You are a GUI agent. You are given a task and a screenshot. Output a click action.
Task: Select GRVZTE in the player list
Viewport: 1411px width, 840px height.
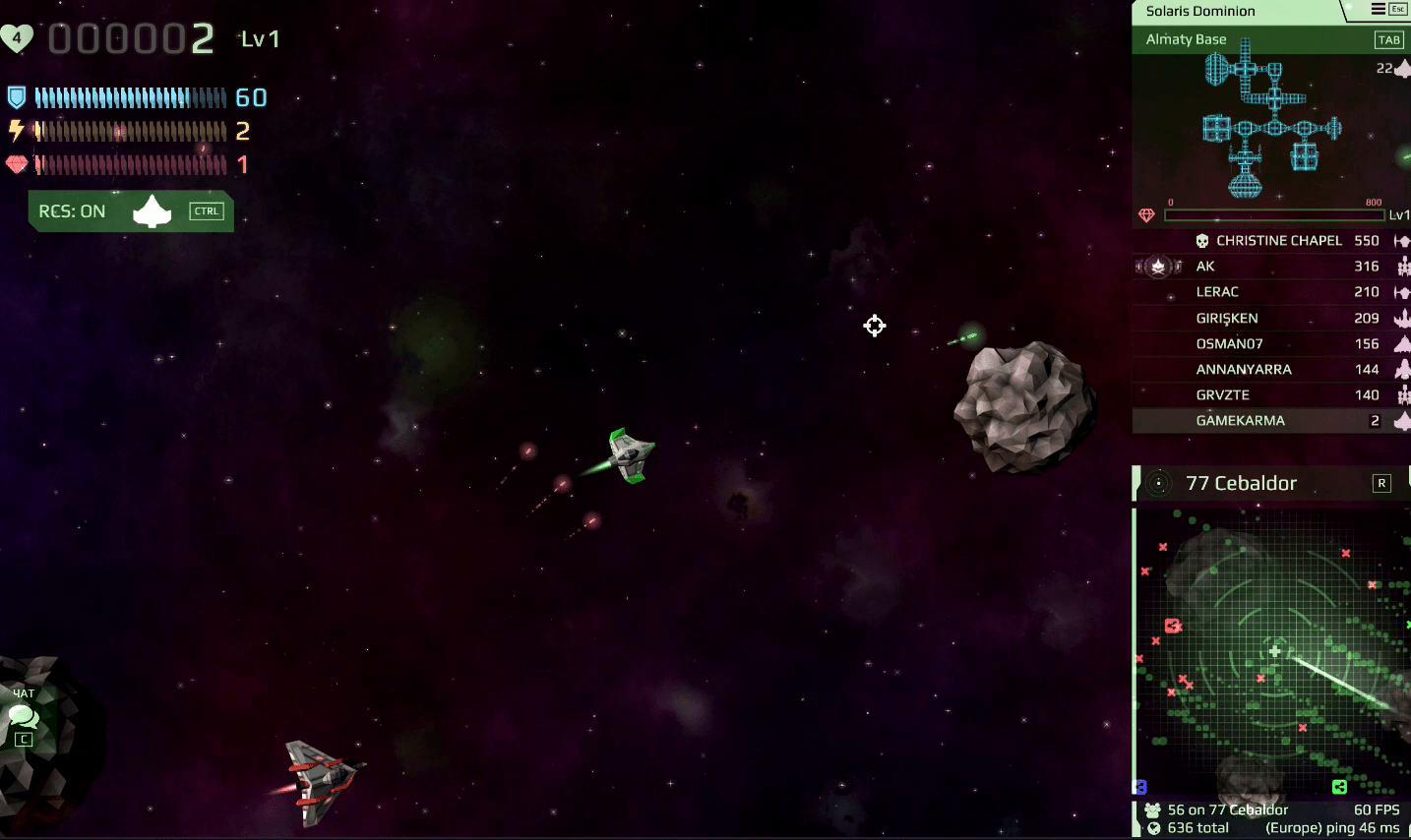pyautogui.click(x=1223, y=394)
